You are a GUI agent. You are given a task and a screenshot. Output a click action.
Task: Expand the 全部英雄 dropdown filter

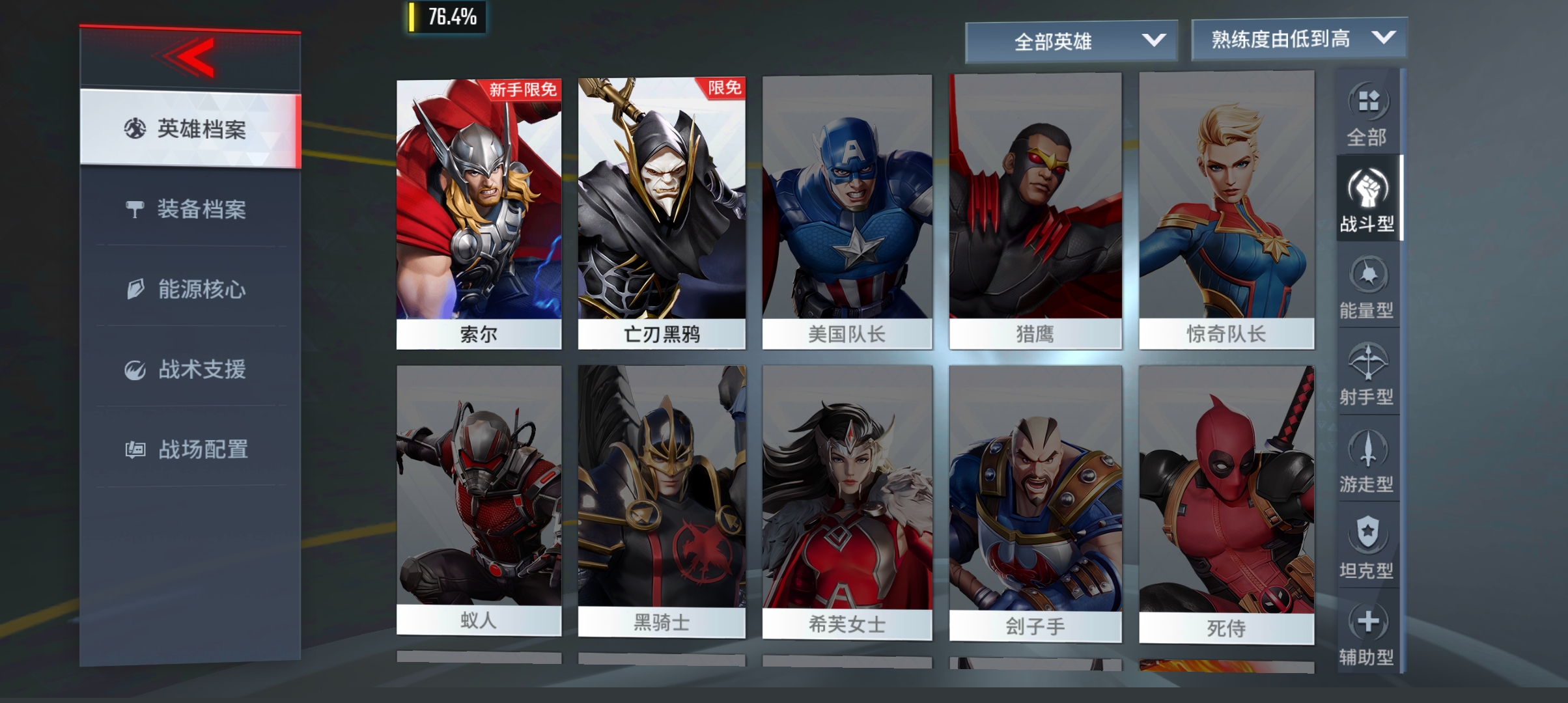pyautogui.click(x=1071, y=42)
